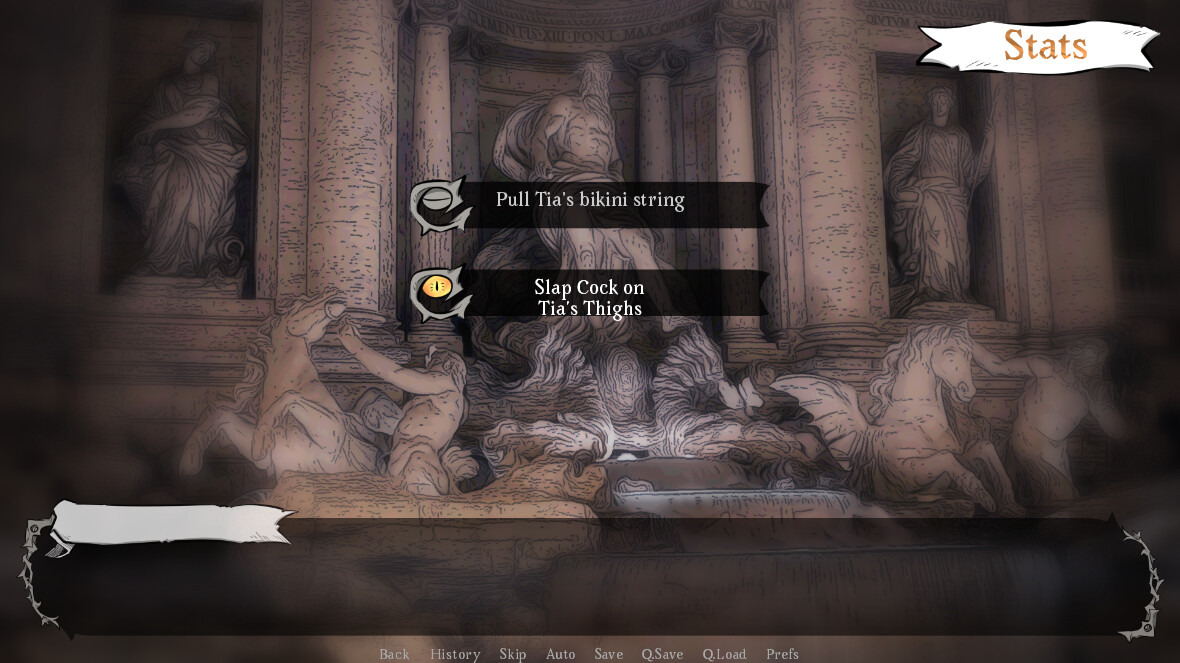Choose "Pull Tia's bikini string" option

coord(590,200)
